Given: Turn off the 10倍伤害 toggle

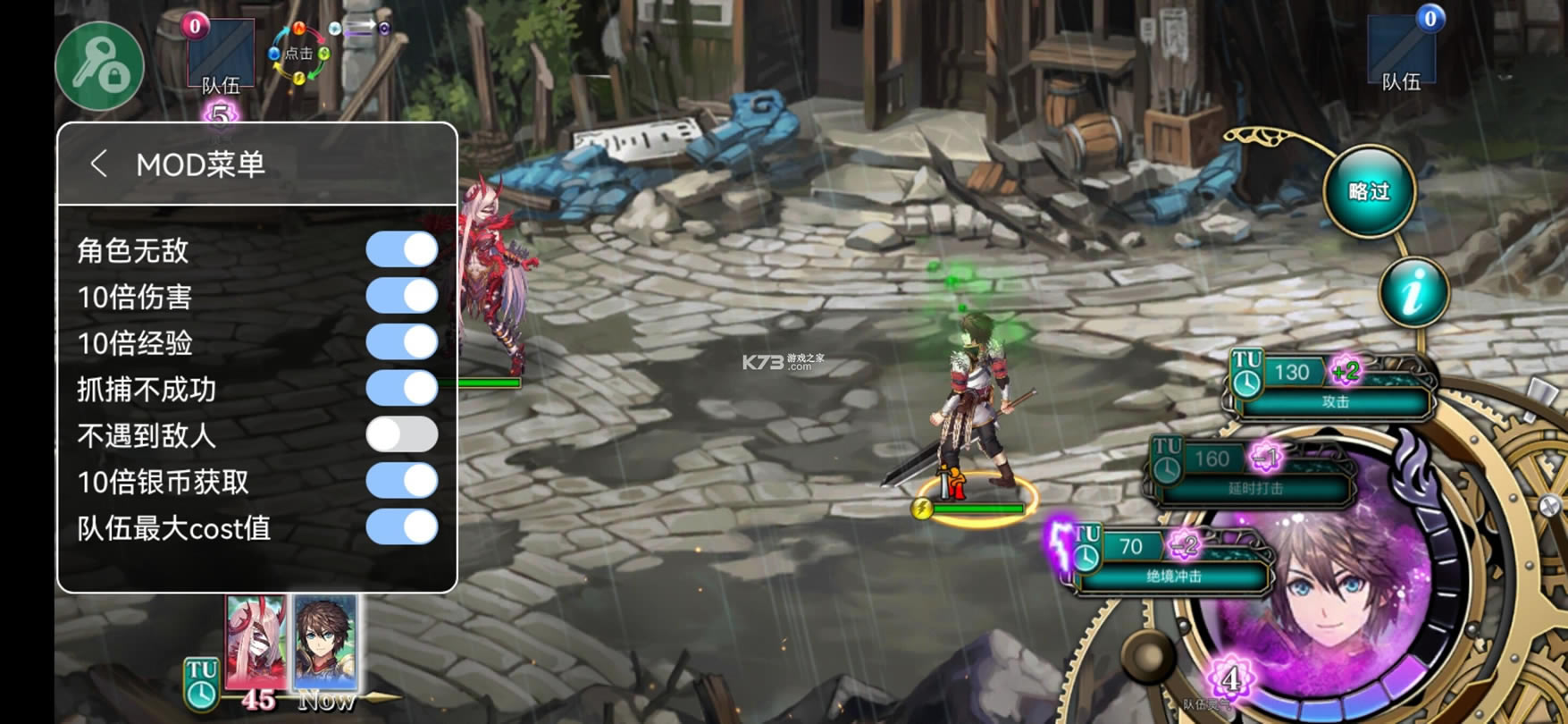Looking at the screenshot, I should point(402,296).
